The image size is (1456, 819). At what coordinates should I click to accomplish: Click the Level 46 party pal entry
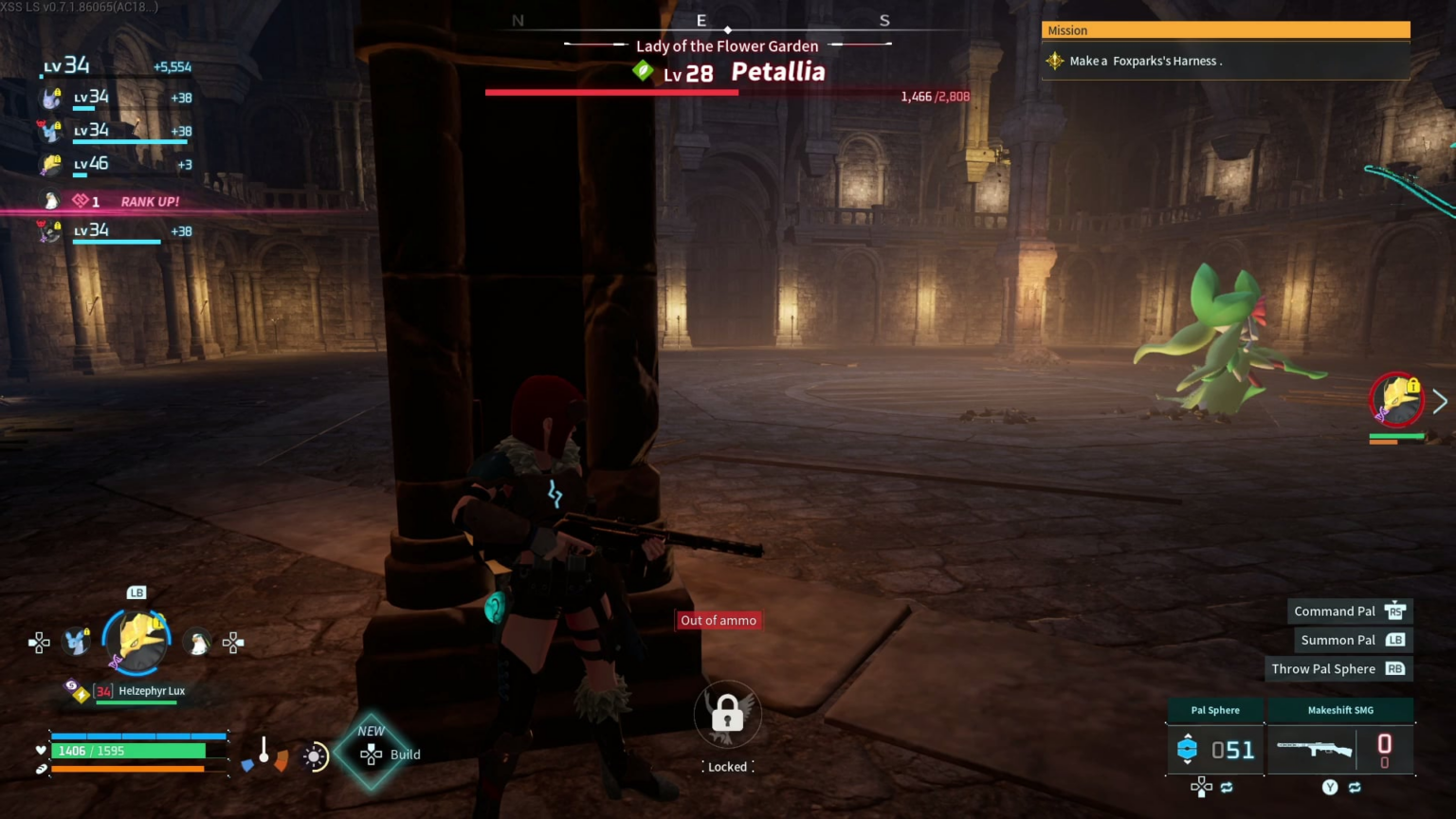pos(114,165)
